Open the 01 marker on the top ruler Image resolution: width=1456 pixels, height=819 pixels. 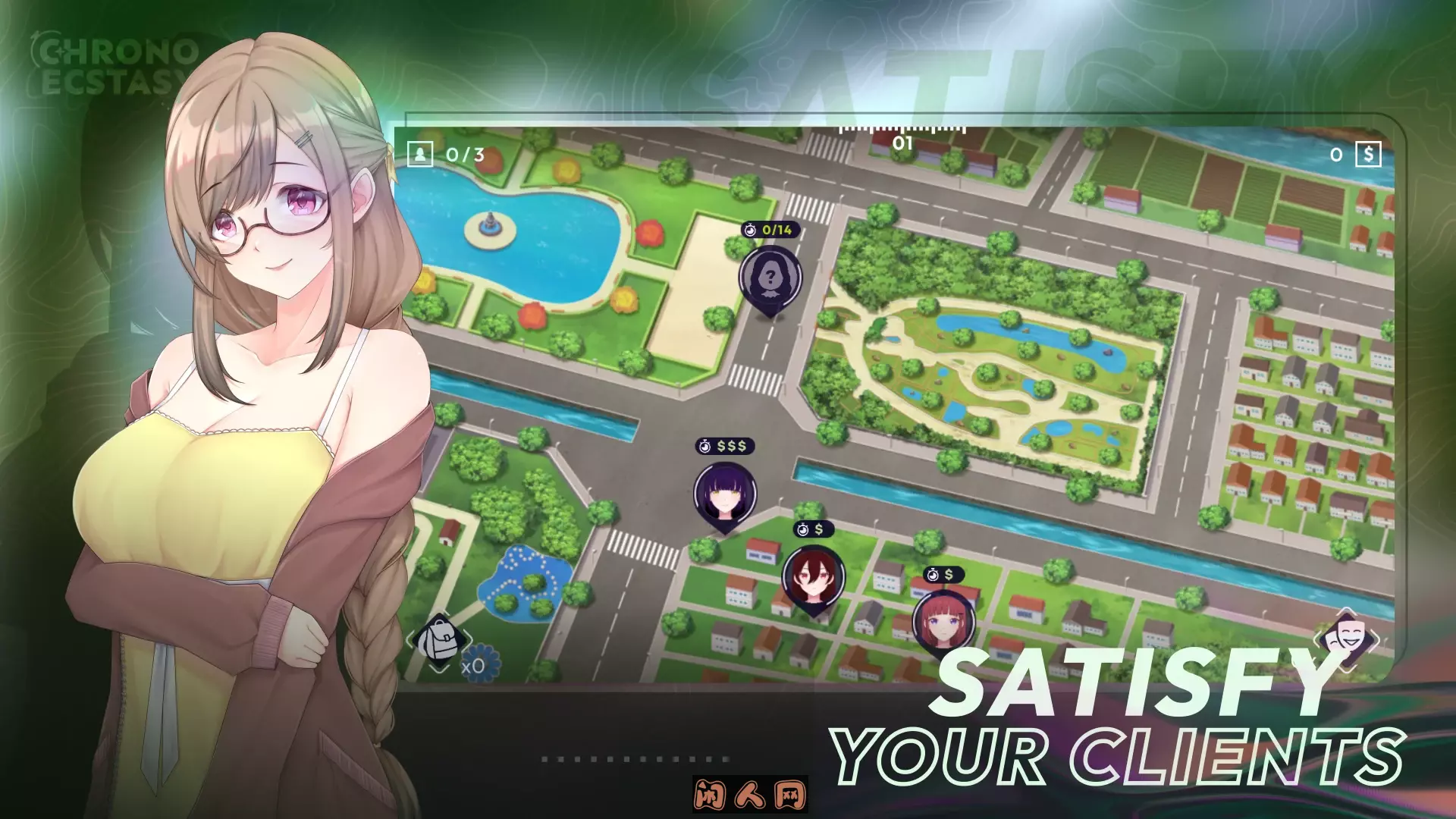[x=901, y=141]
